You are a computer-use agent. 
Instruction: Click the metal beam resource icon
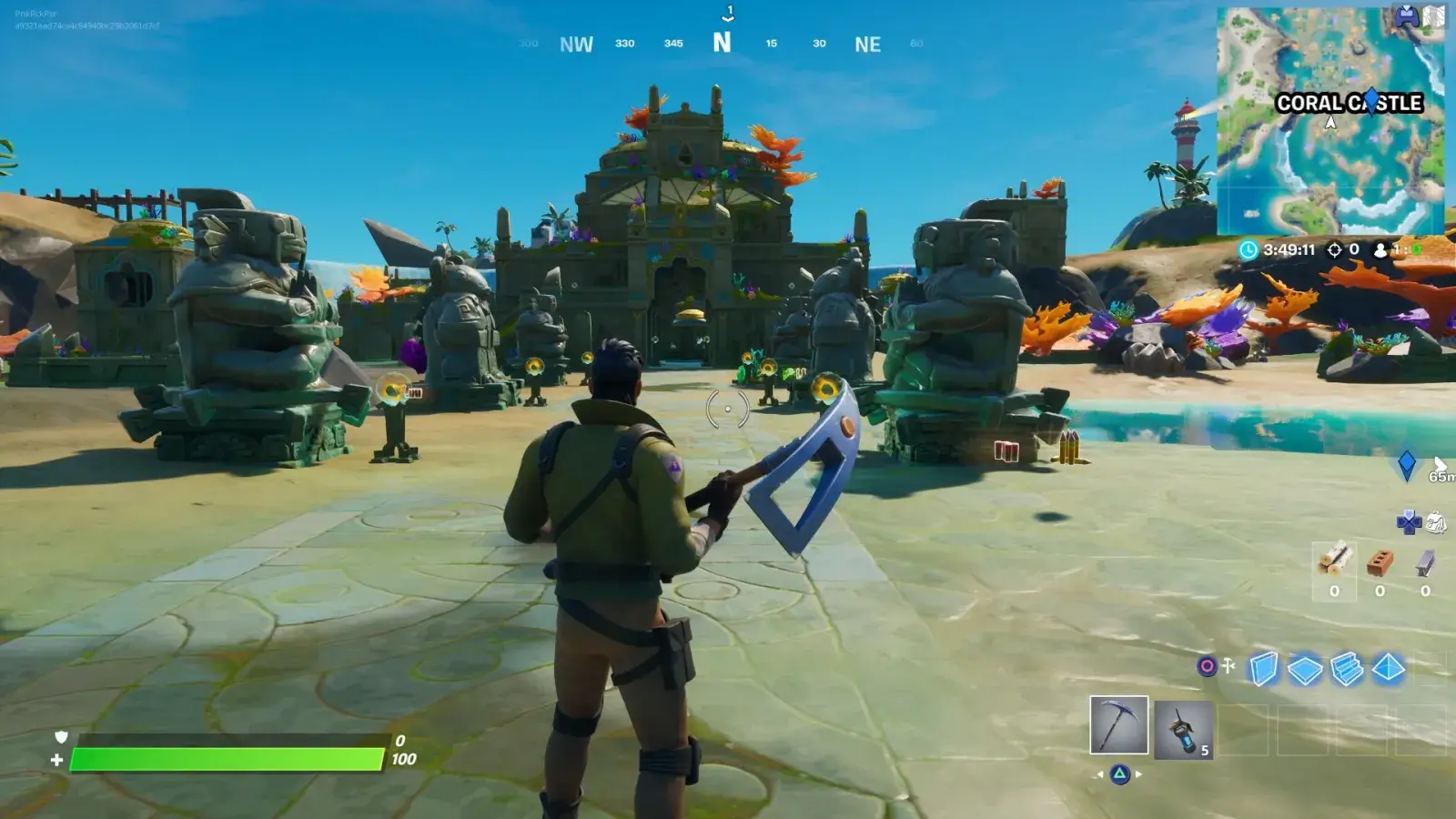[1424, 561]
